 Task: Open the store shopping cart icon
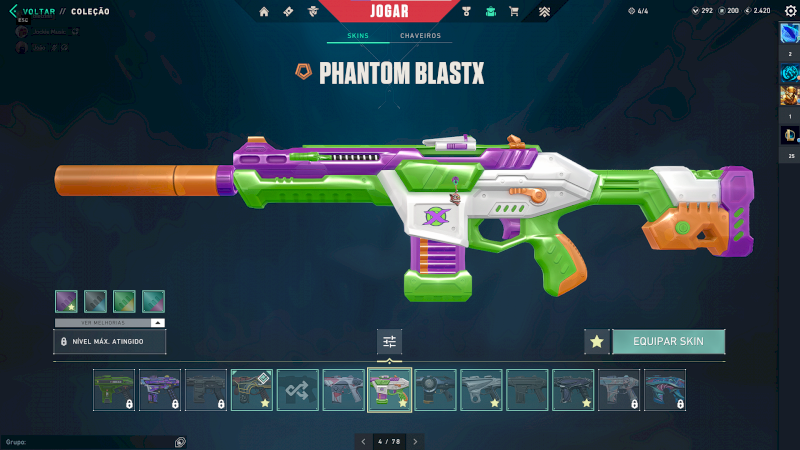click(x=514, y=12)
